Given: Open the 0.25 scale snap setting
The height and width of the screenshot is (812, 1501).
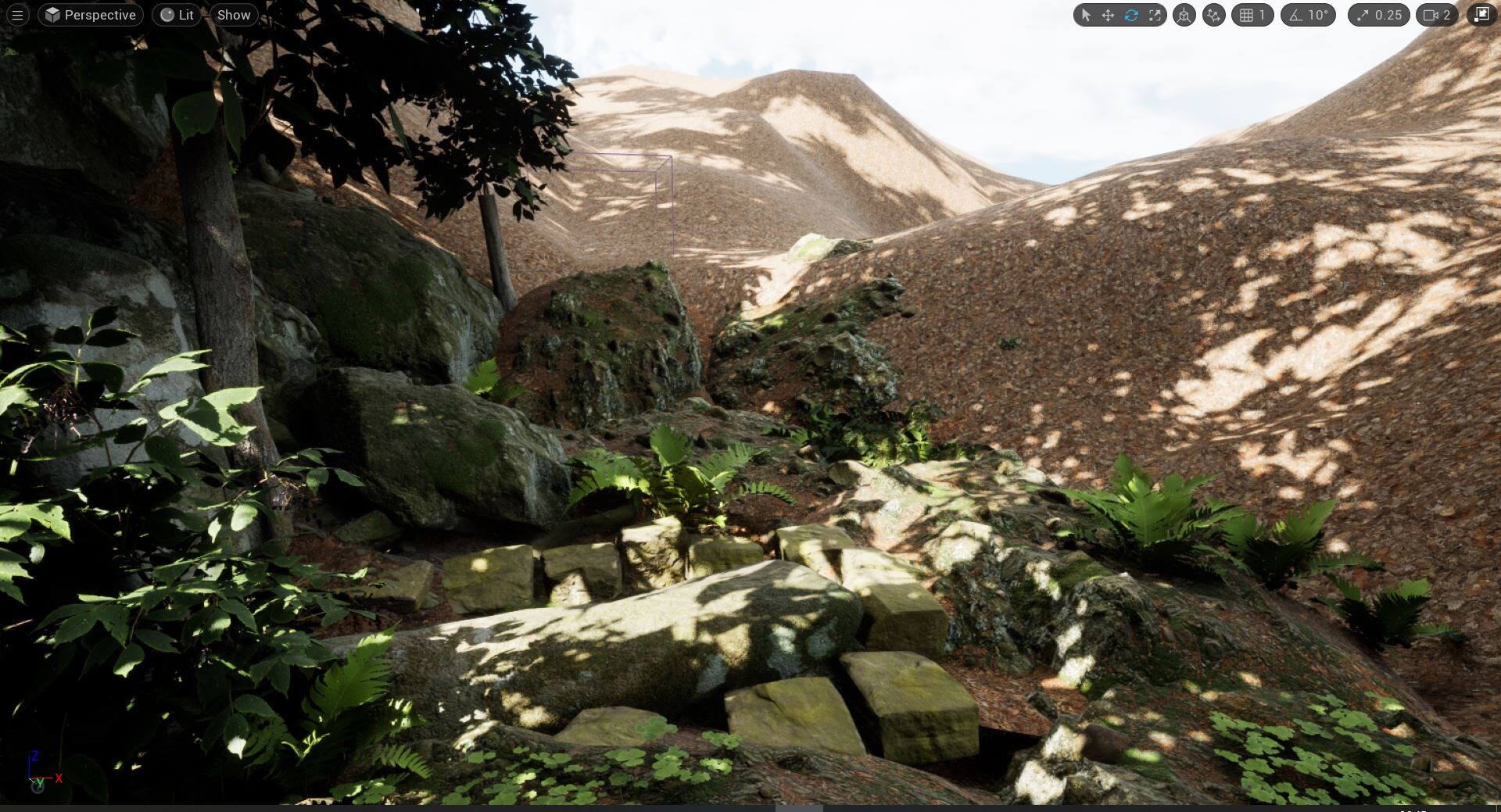Looking at the screenshot, I should pyautogui.click(x=1379, y=15).
